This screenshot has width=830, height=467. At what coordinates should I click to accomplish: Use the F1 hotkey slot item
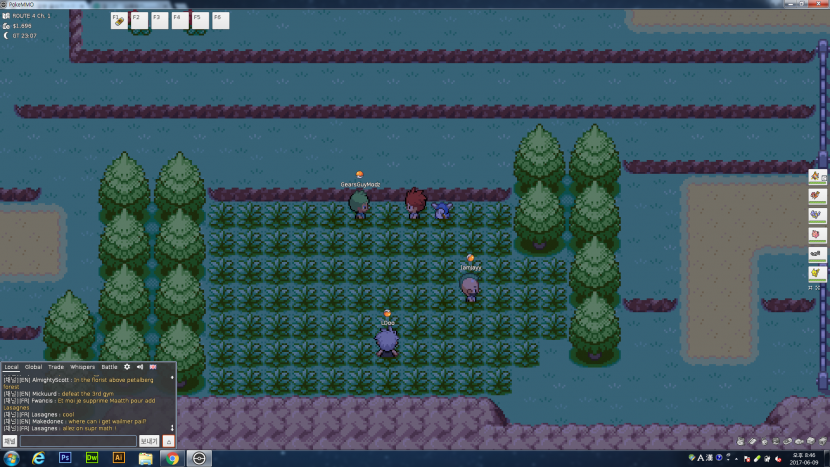[119, 20]
